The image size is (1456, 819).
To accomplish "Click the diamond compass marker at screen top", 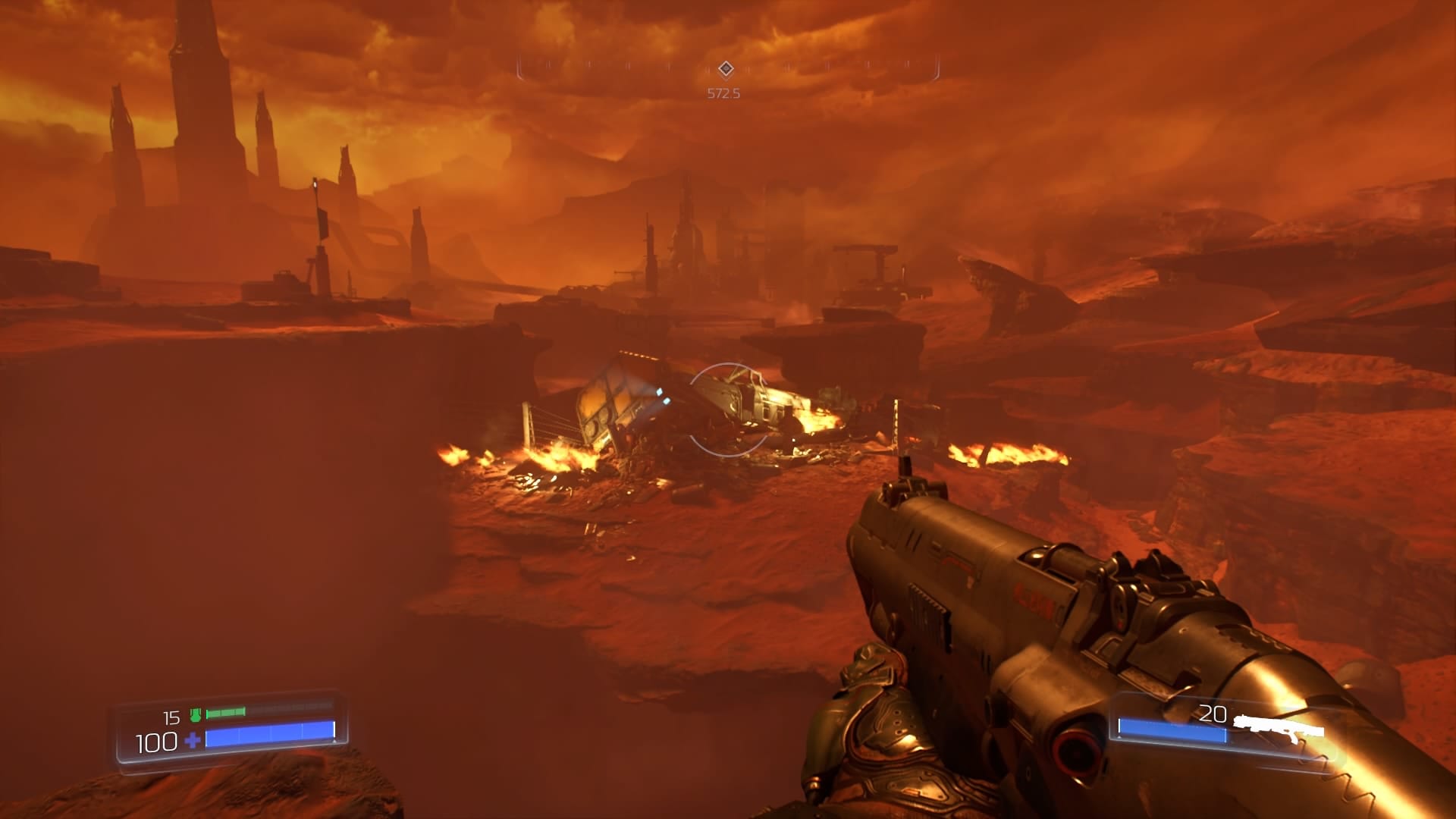I will tap(726, 68).
